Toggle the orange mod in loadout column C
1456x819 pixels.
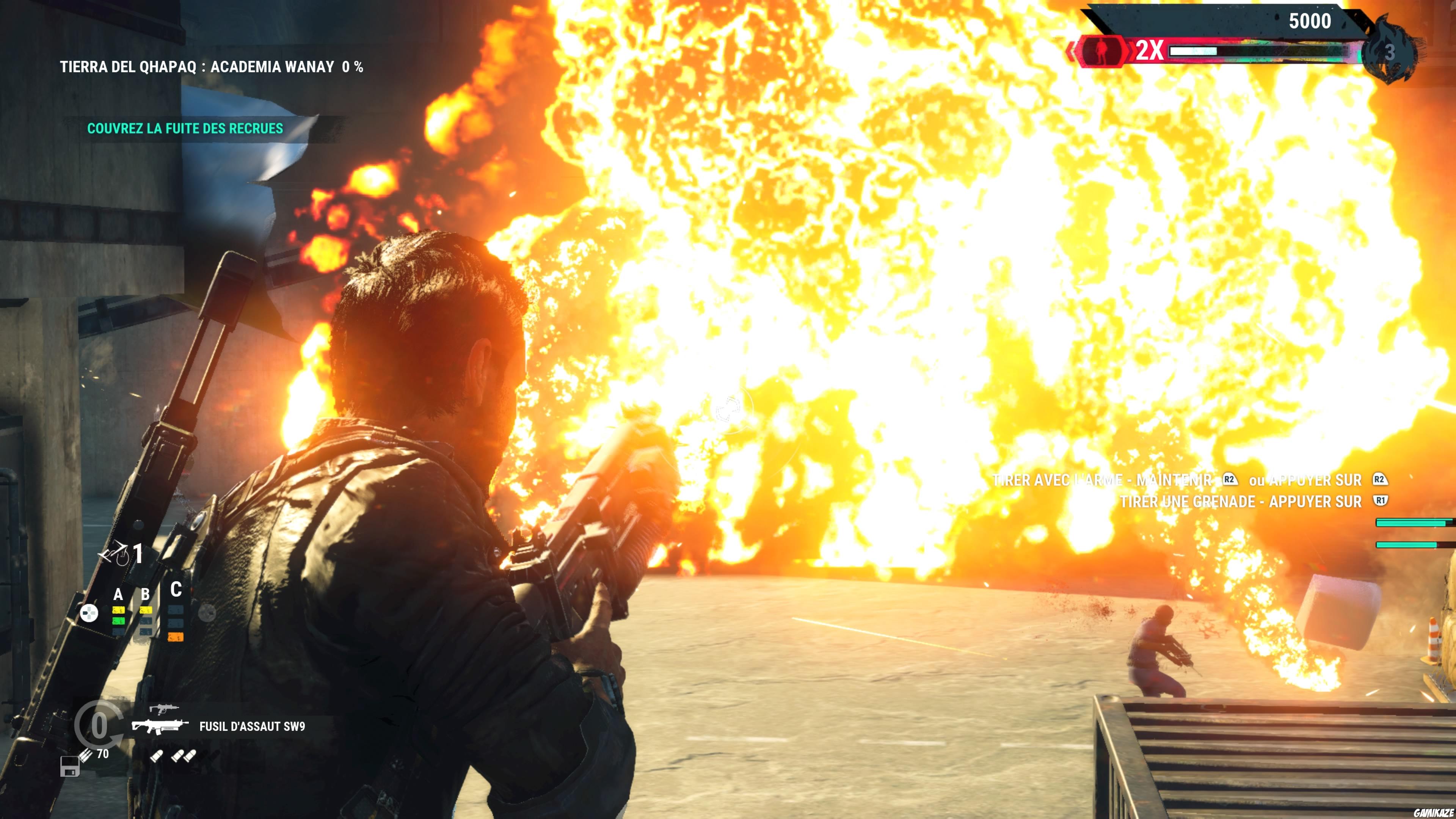pyautogui.click(x=175, y=637)
